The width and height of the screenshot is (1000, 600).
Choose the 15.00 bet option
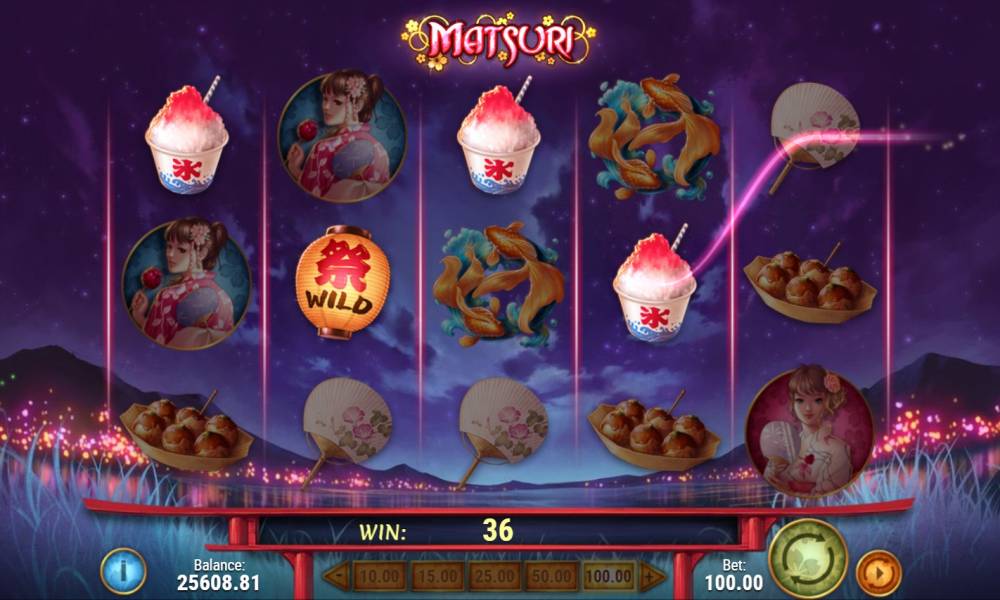(436, 576)
